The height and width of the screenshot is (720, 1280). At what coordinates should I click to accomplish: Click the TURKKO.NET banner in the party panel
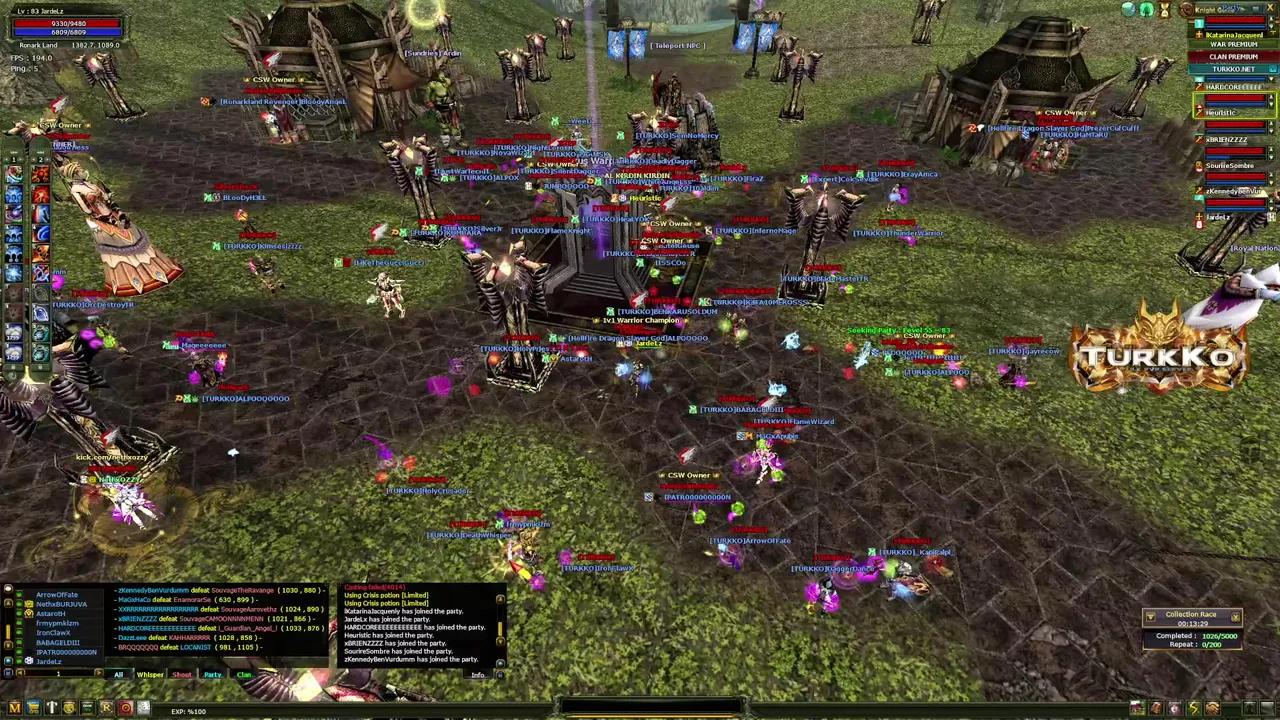pos(1234,69)
